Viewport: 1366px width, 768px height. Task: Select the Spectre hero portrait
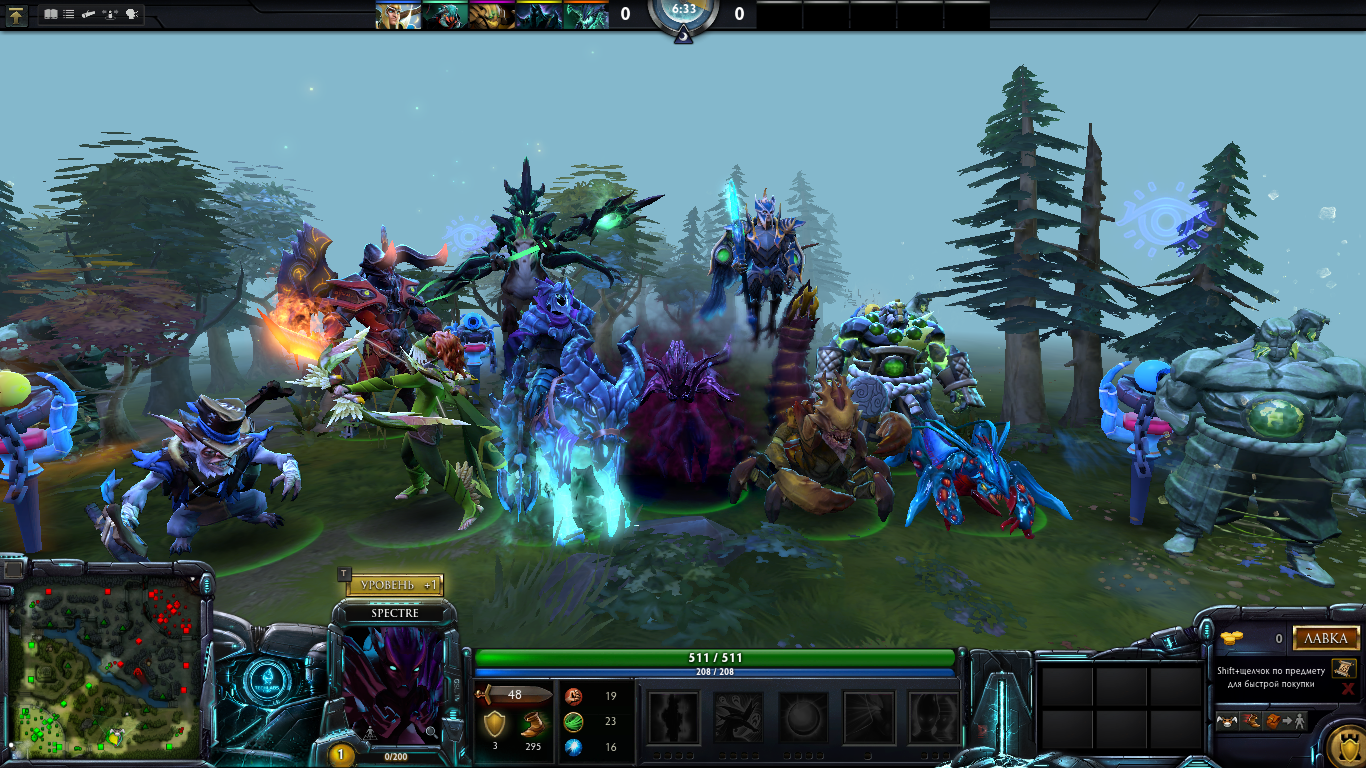(393, 682)
